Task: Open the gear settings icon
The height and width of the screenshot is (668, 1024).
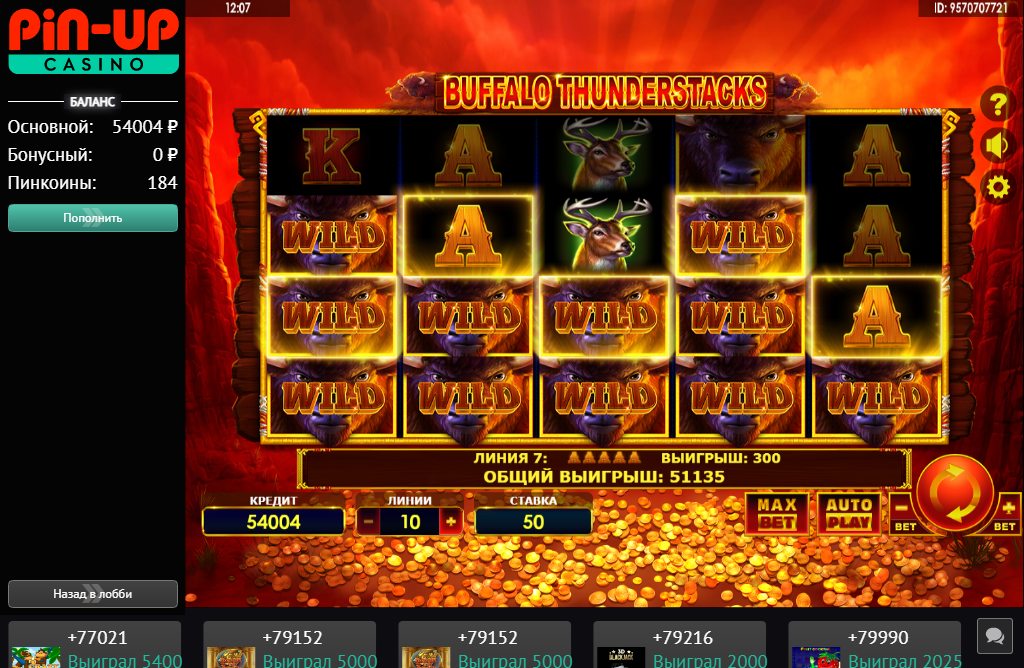Action: point(996,187)
